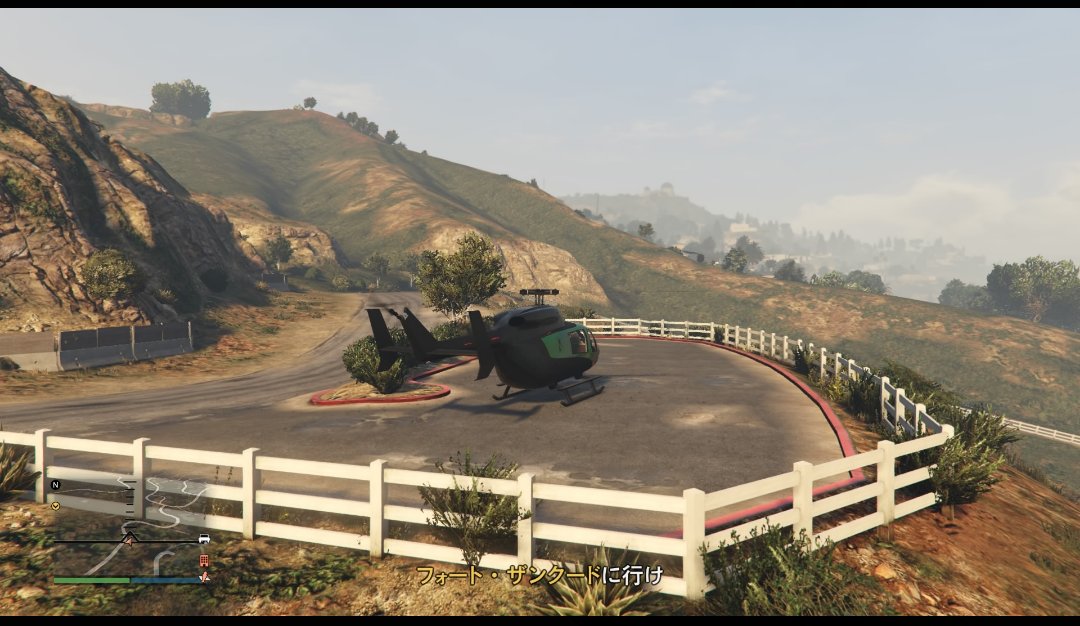This screenshot has width=1080, height=626.
Task: Select the yellow objective blip on minimap
Action: pyautogui.click(x=55, y=505)
